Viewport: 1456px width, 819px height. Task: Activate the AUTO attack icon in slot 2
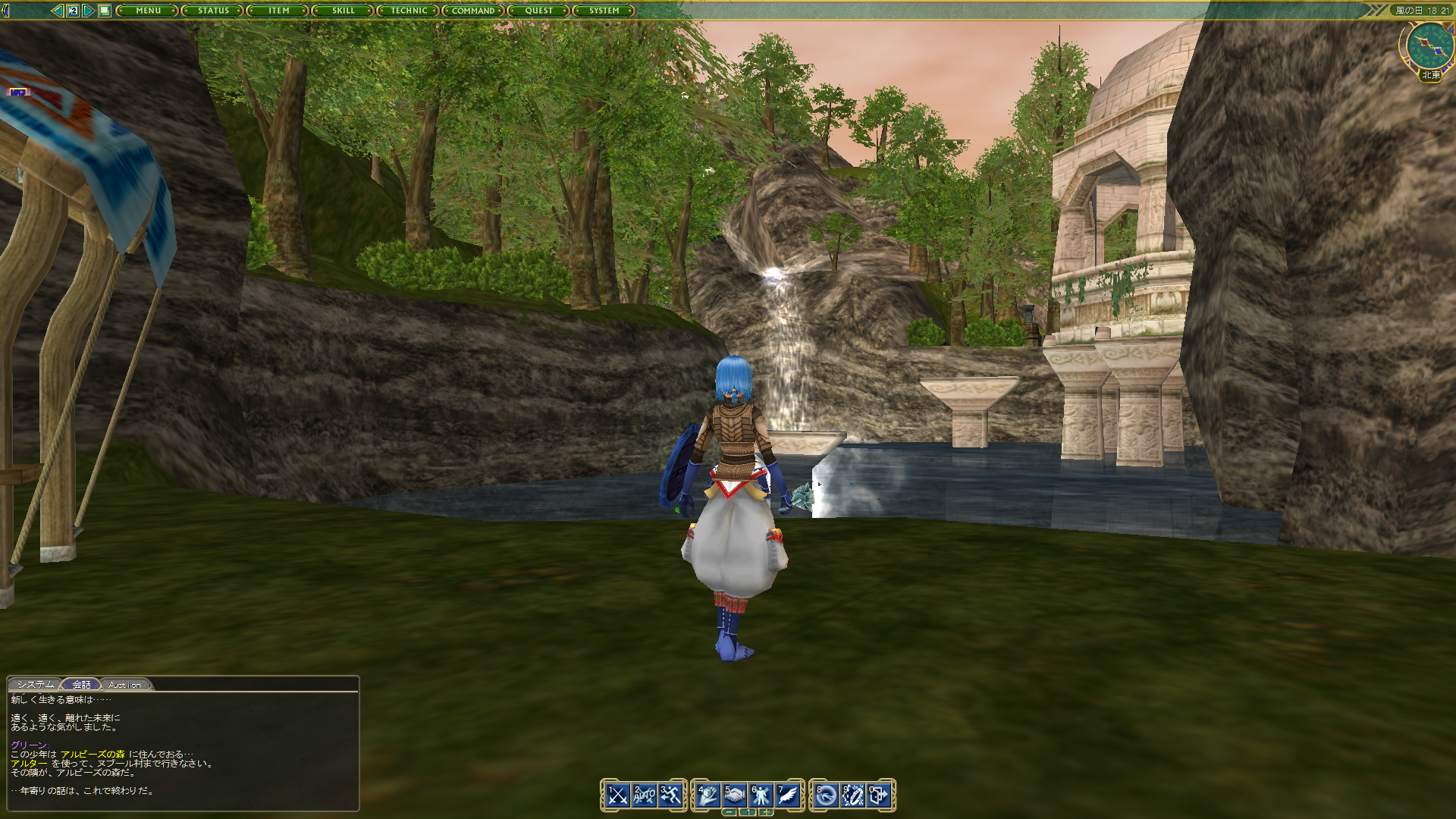pos(645,795)
